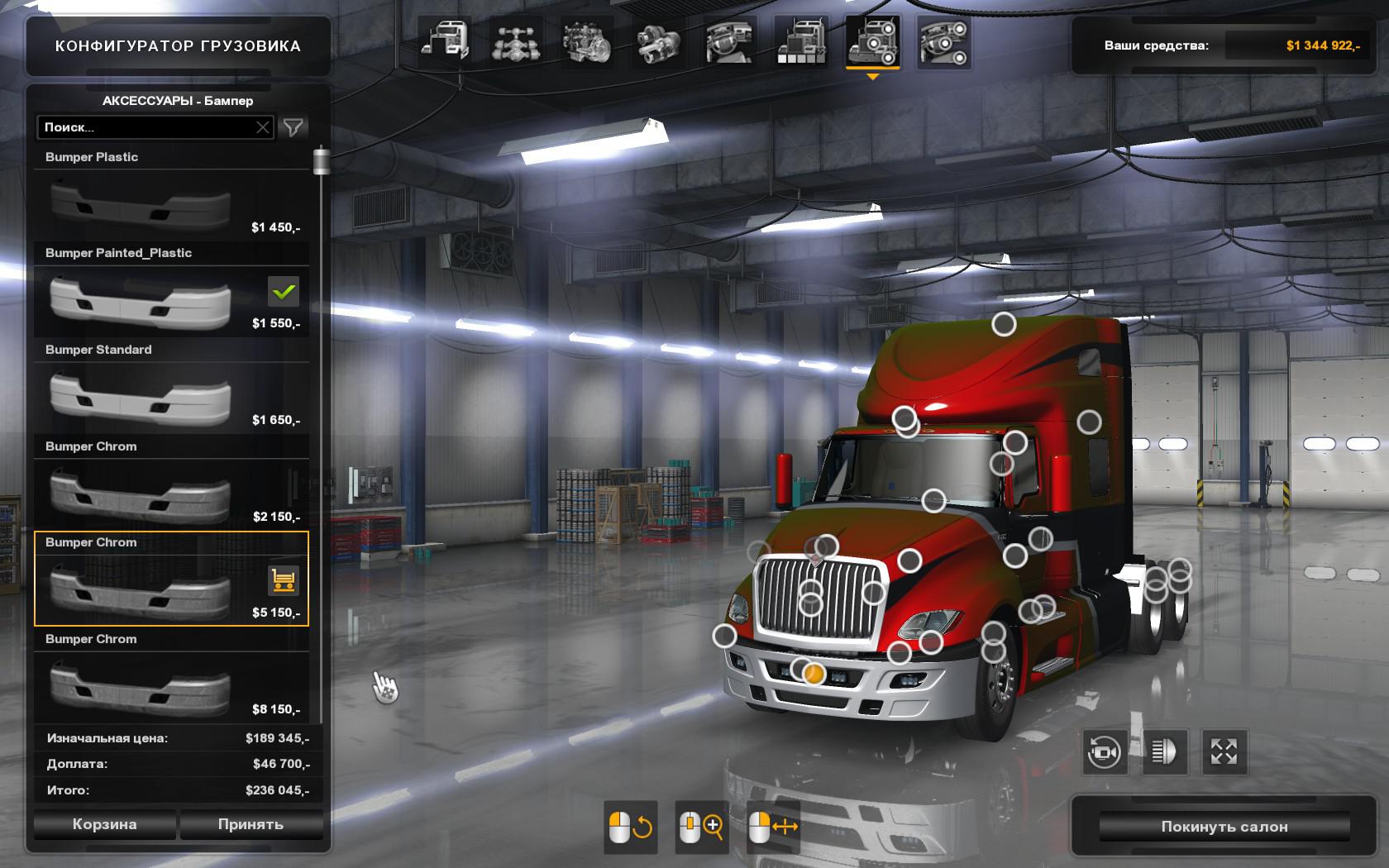The image size is (1389, 868).
Task: Switch to the truck paint job tab
Action: 800,42
